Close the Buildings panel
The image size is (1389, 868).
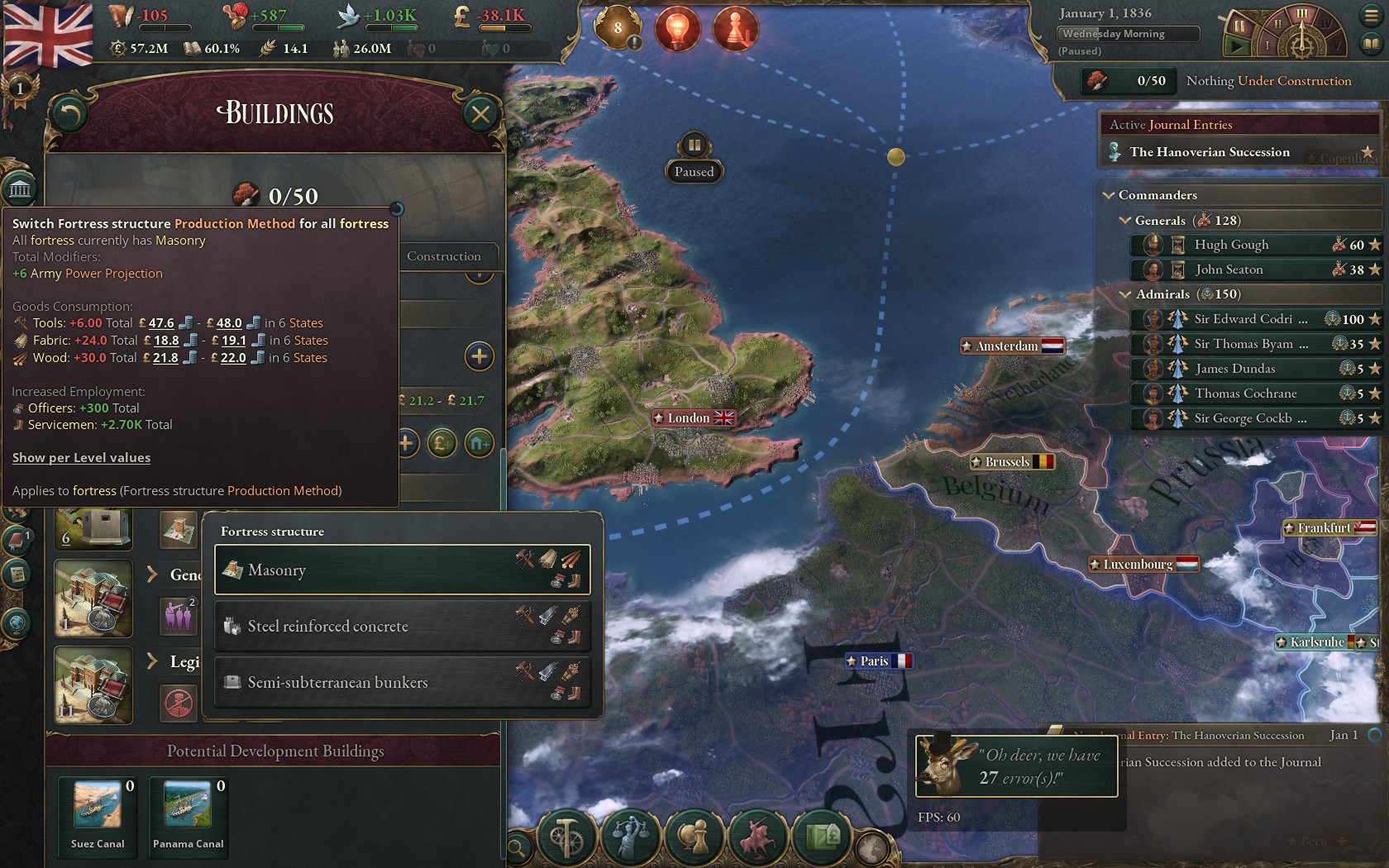click(480, 114)
